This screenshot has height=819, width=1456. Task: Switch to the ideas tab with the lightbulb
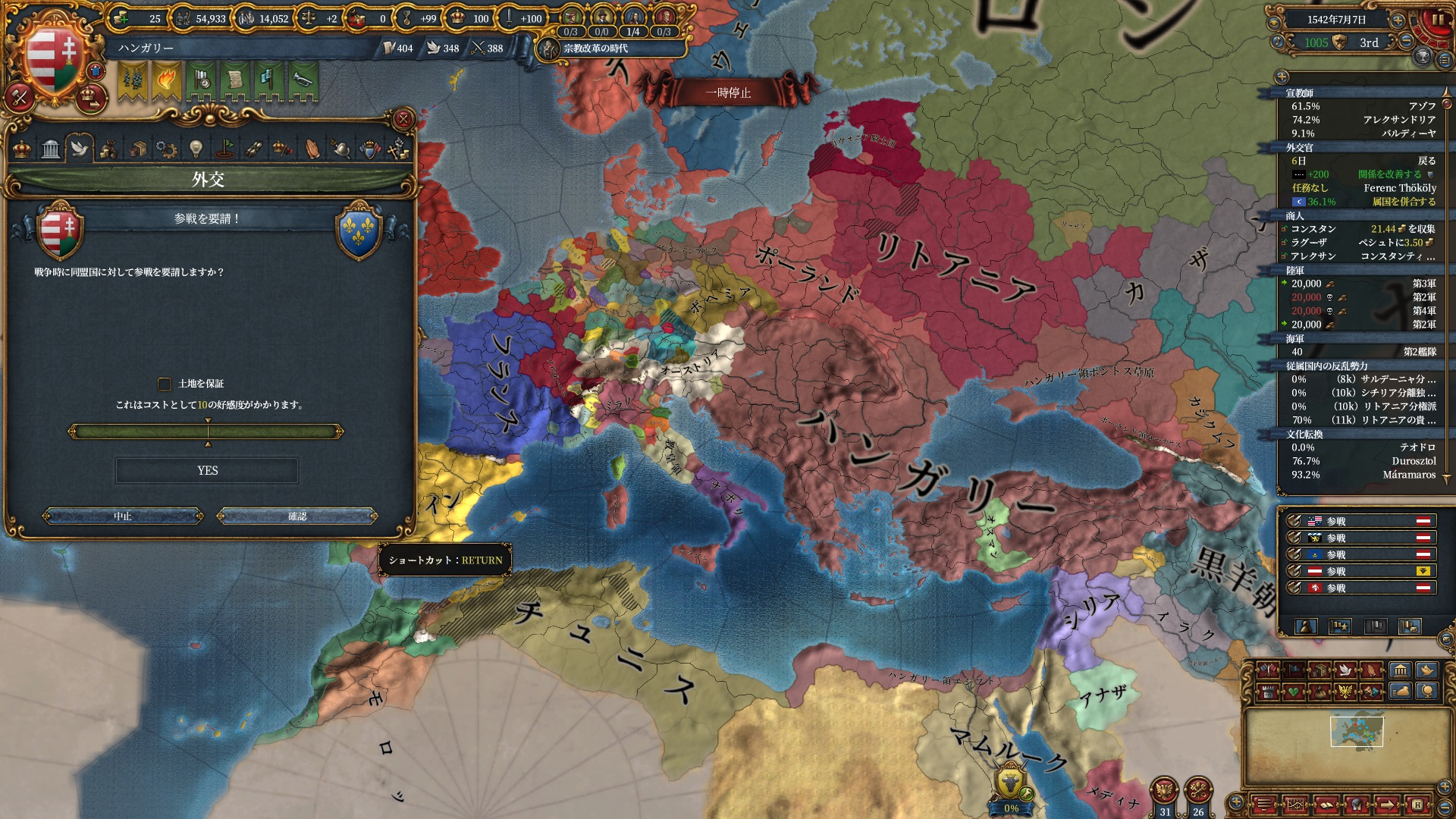[196, 149]
